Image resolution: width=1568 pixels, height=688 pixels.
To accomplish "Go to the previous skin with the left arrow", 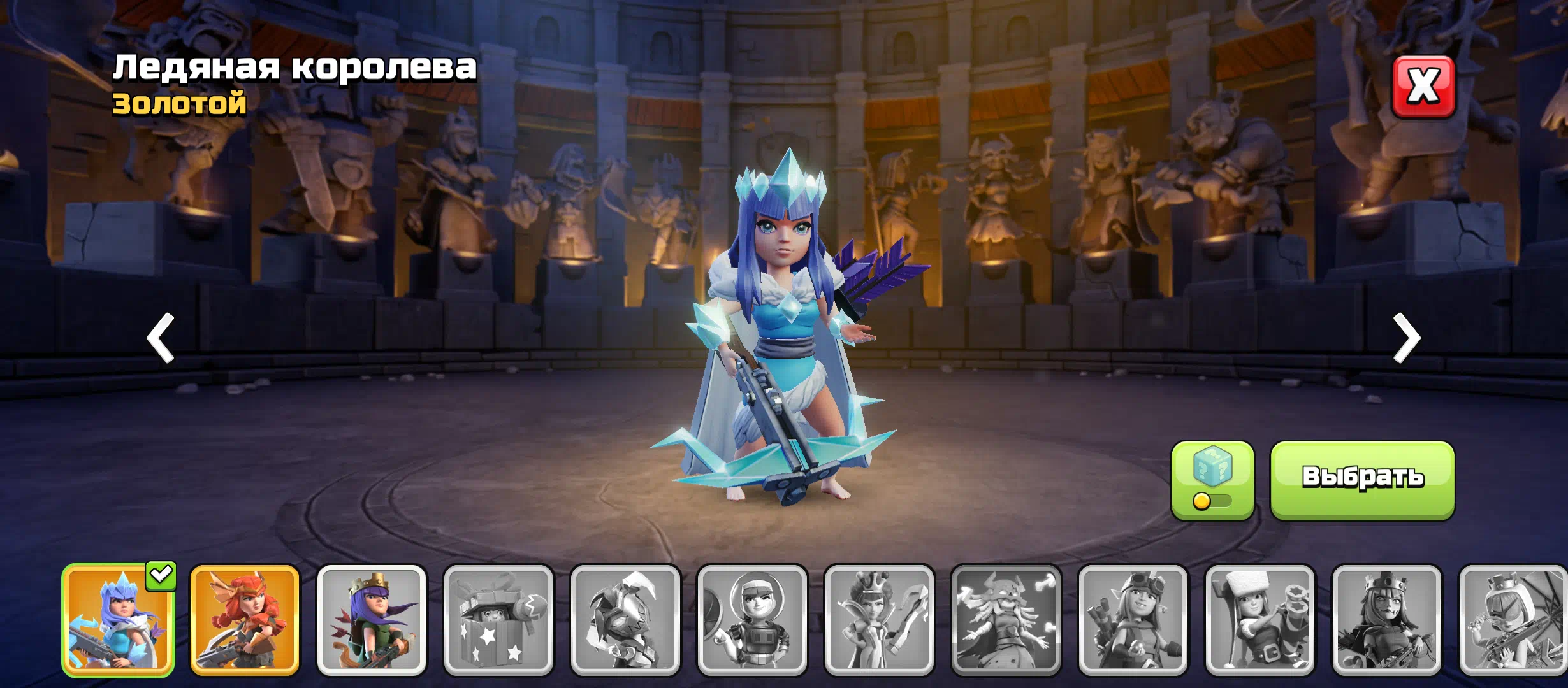I will click(x=161, y=338).
